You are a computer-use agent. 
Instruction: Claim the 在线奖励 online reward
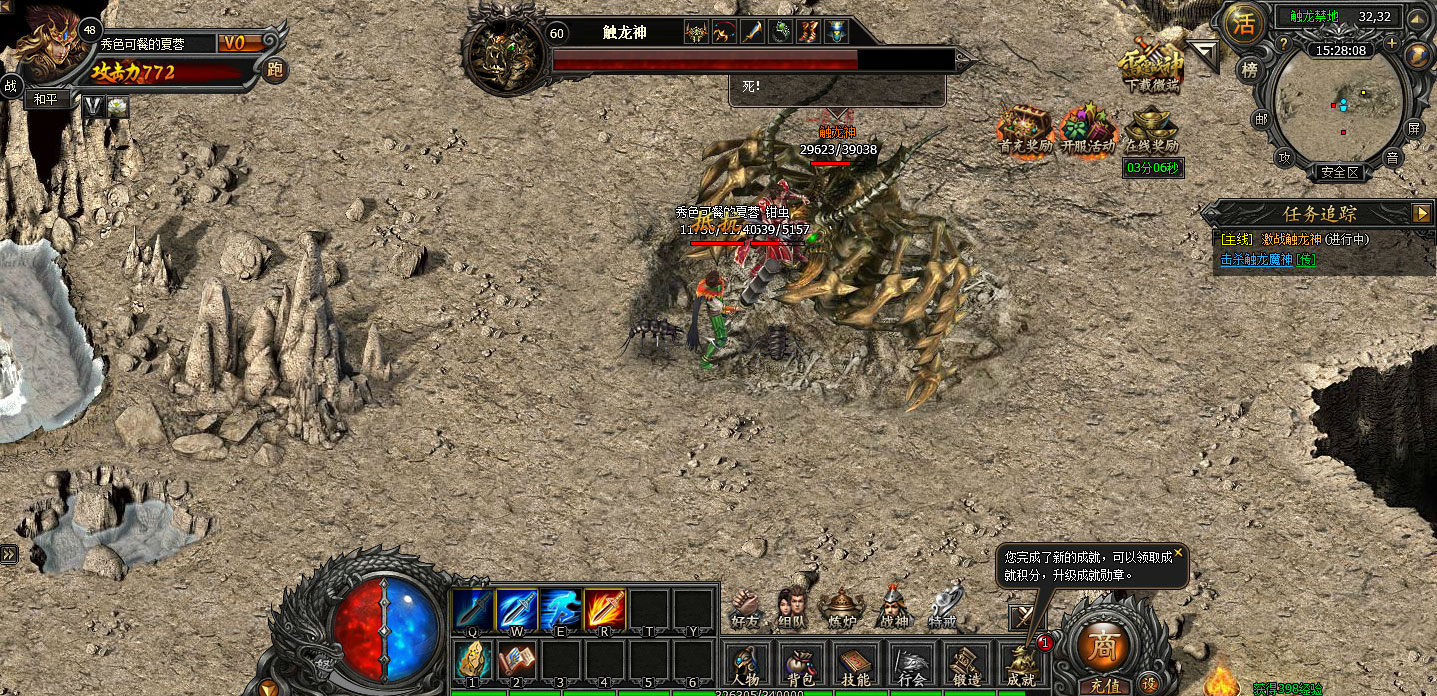click(1152, 129)
